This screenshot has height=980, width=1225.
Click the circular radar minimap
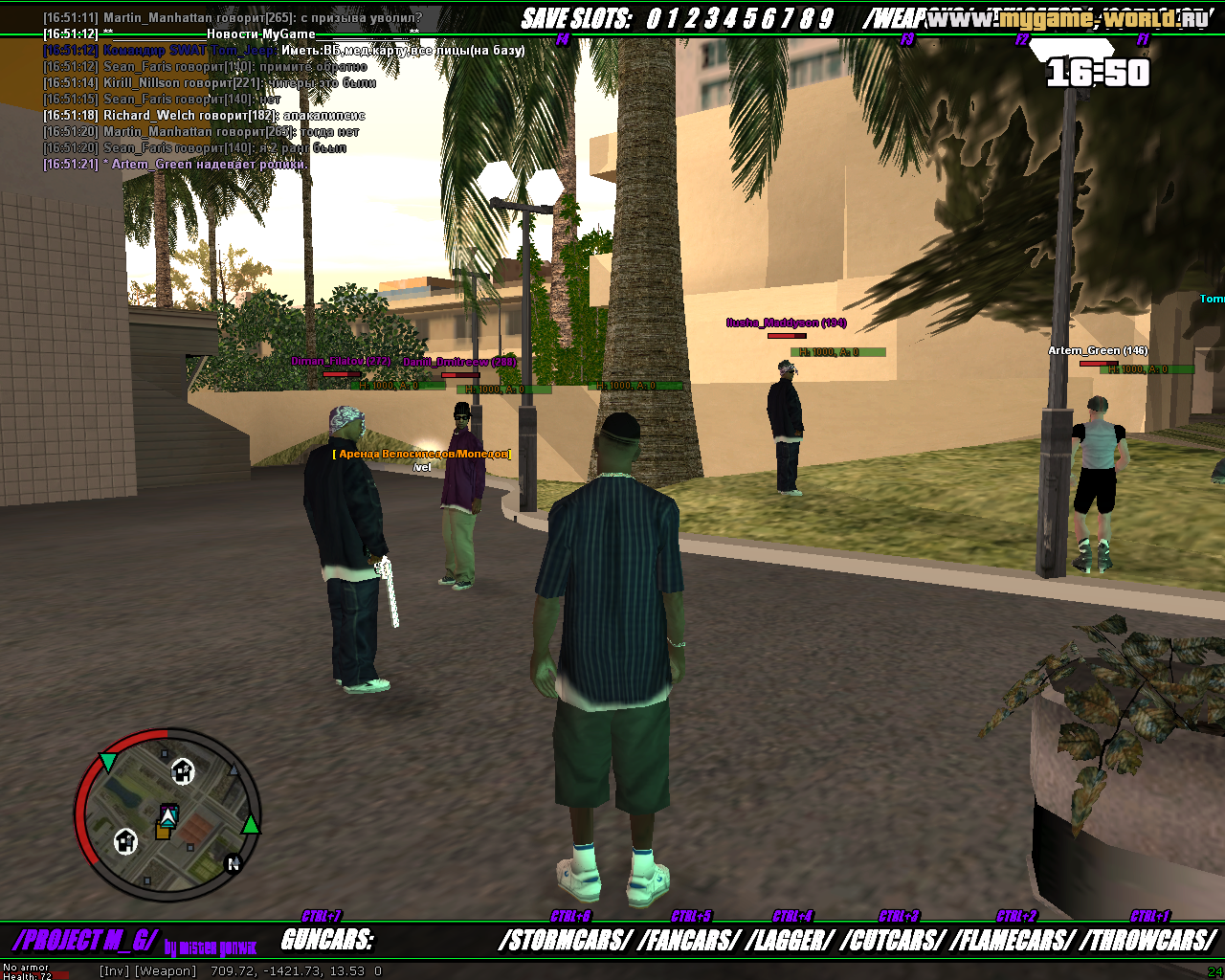click(167, 814)
